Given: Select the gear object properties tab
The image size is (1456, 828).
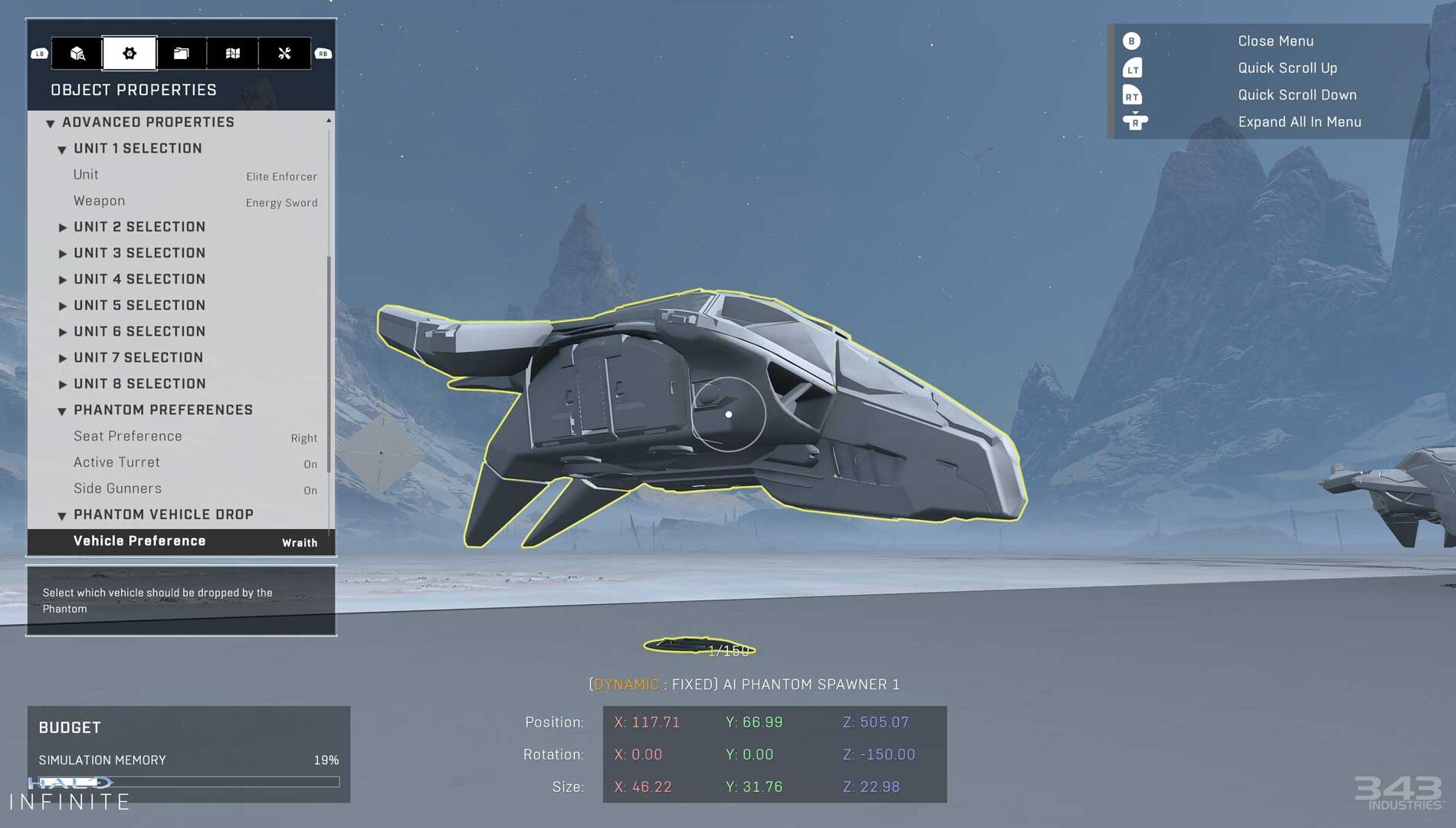Looking at the screenshot, I should click(130, 53).
